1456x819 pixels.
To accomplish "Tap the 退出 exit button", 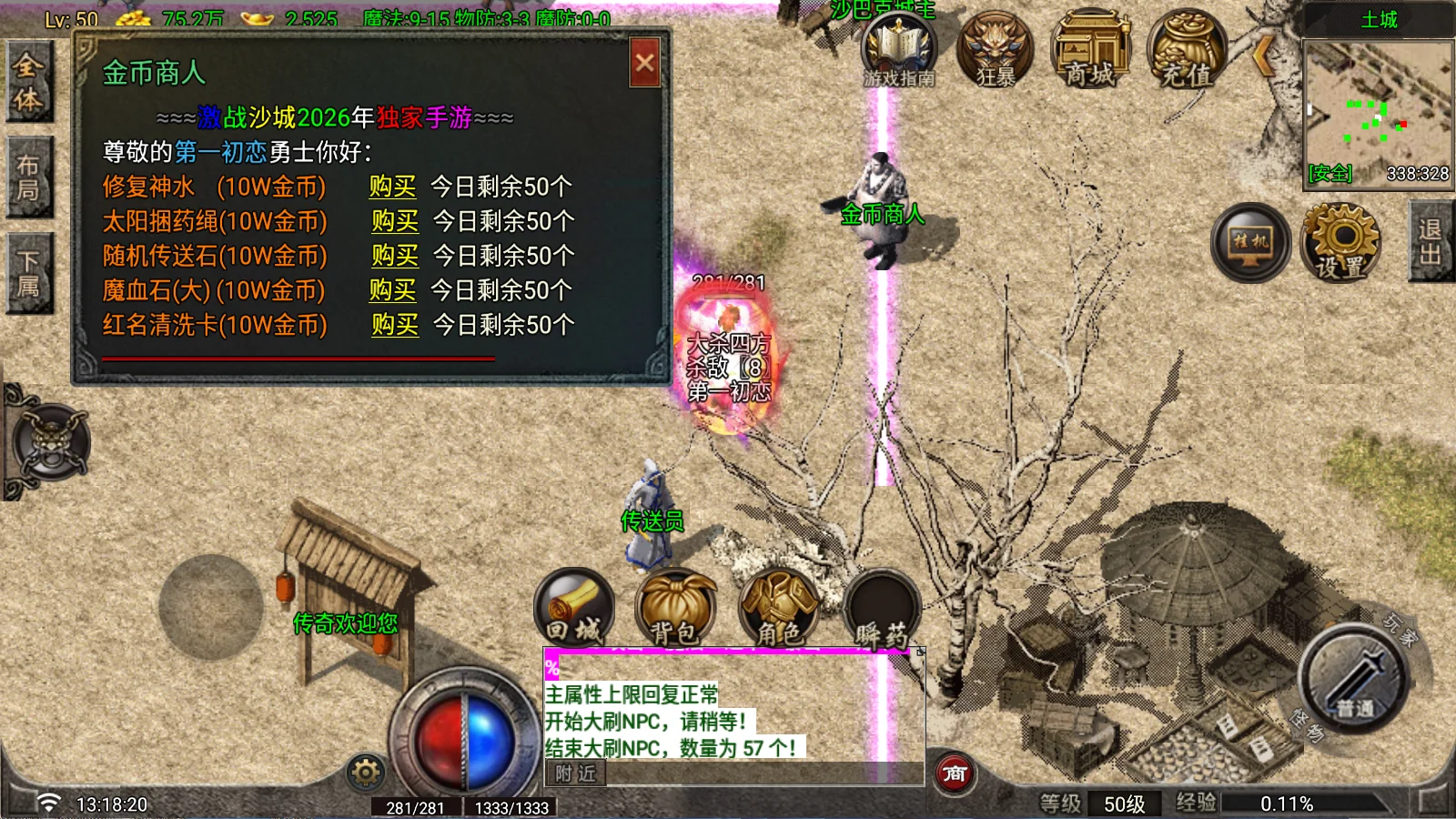I will pos(1431,242).
